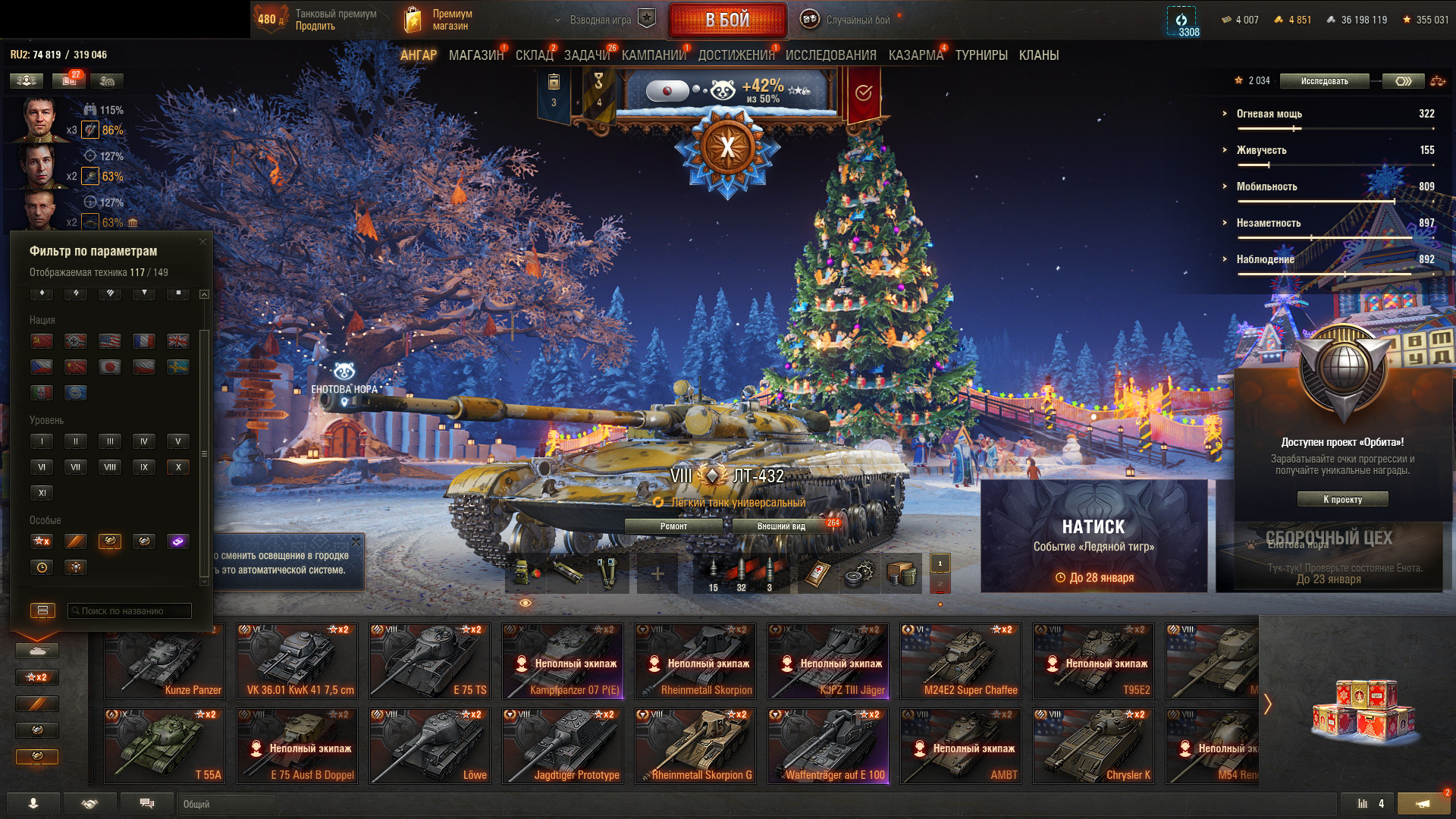This screenshot has width=1456, height=819.
Task: Start battle with the В БОЙ button
Action: (x=726, y=20)
